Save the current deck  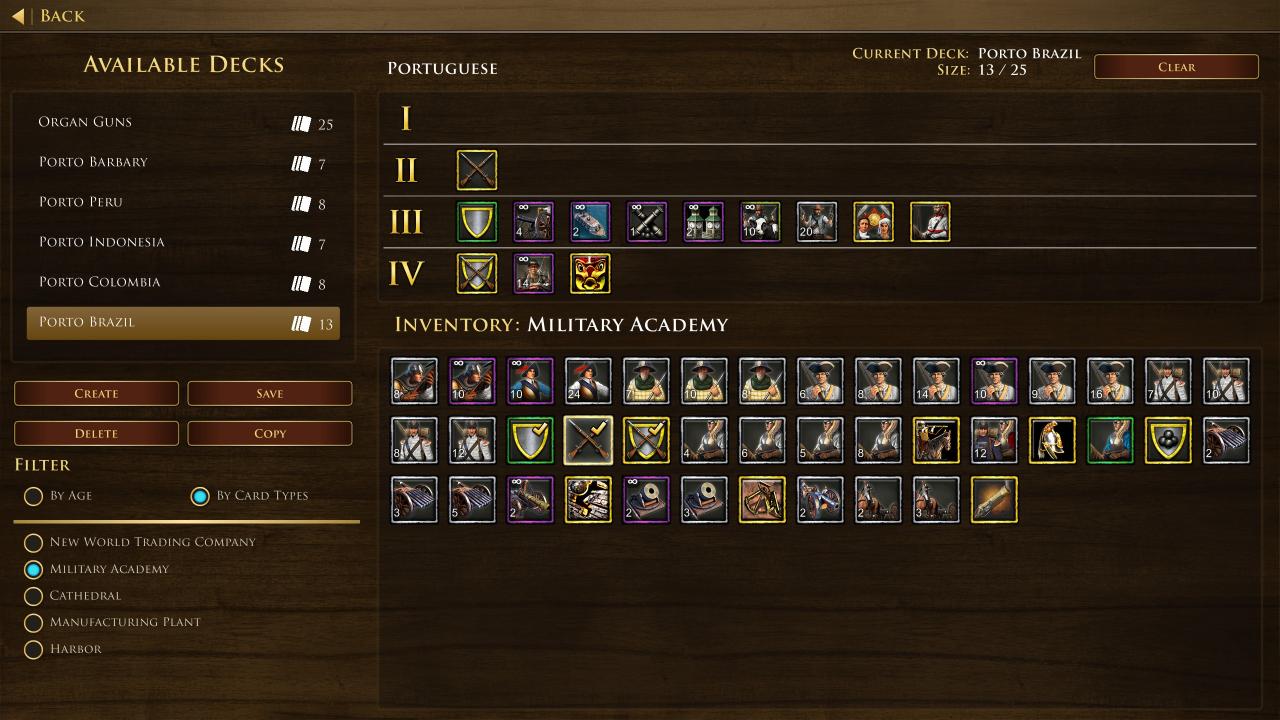[269, 393]
